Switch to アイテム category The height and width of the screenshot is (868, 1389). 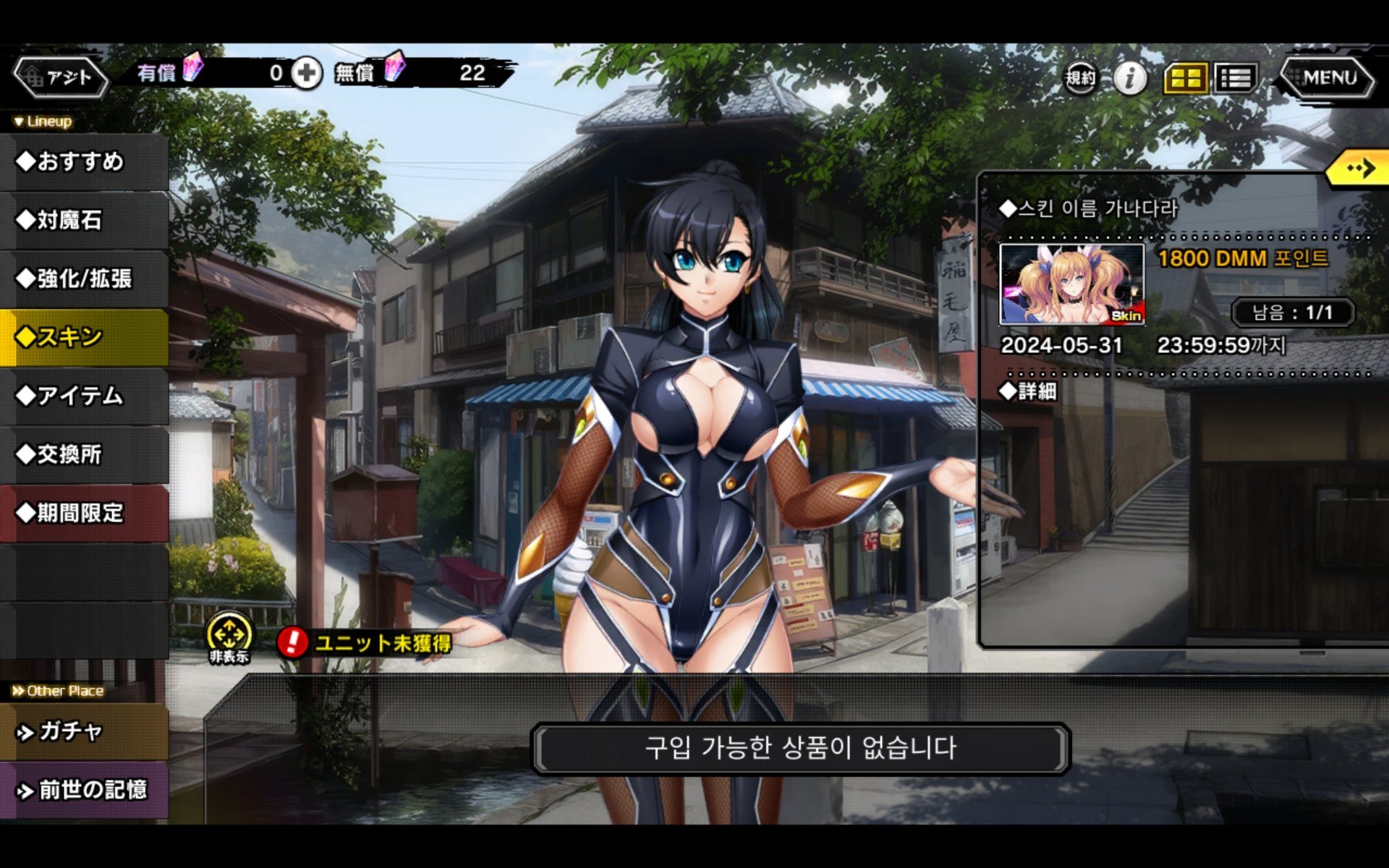(x=84, y=396)
